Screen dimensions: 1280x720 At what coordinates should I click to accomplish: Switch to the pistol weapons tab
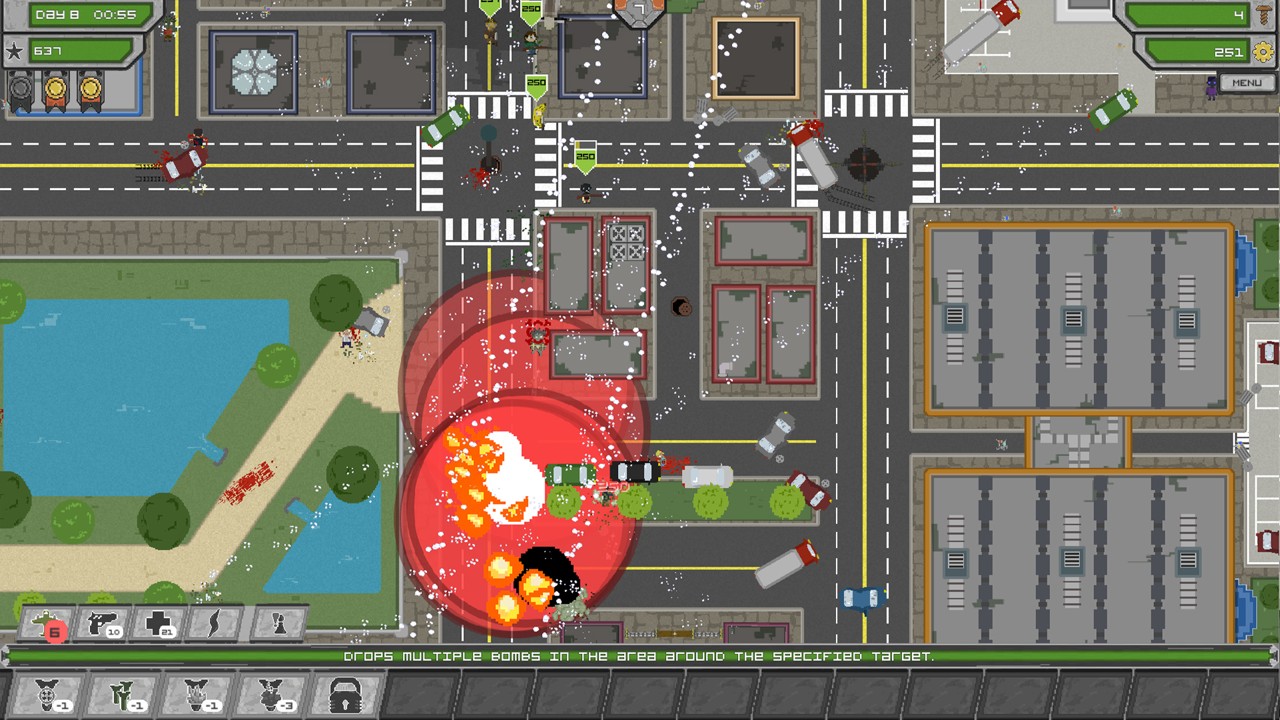(101, 624)
